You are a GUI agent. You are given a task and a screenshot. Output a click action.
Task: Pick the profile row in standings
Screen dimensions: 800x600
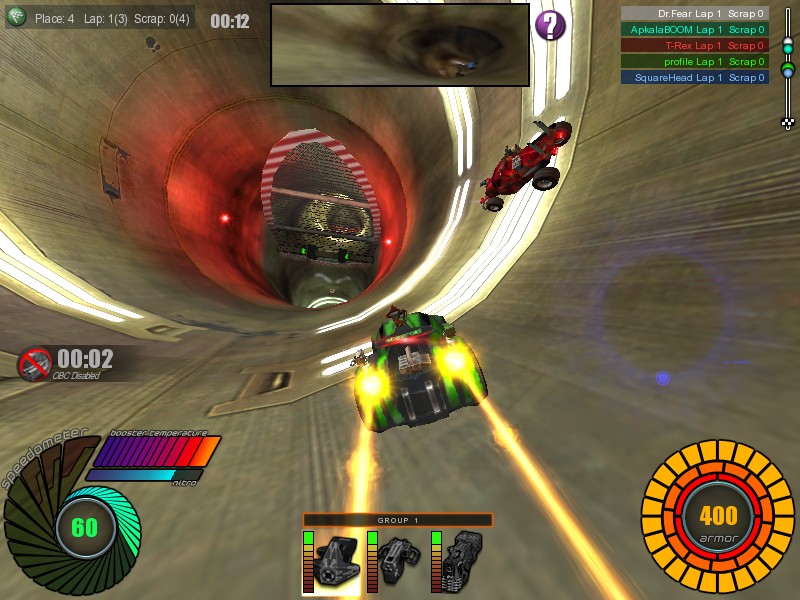click(x=694, y=61)
